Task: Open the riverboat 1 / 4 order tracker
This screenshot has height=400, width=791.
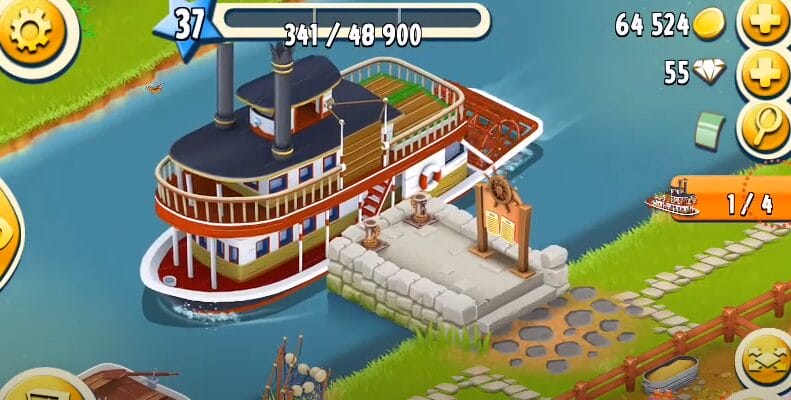Action: point(720,201)
